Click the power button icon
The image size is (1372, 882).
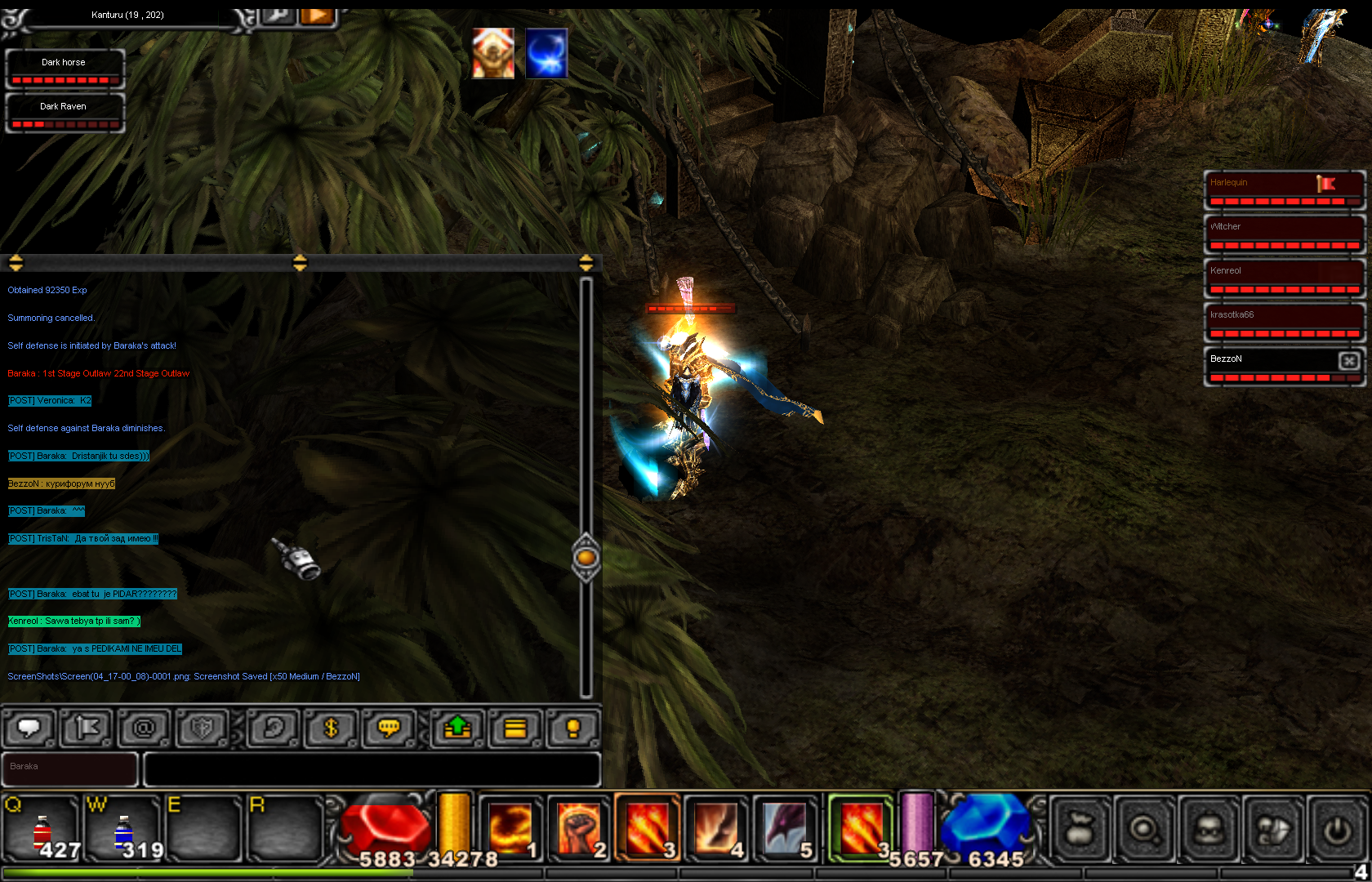1337,830
